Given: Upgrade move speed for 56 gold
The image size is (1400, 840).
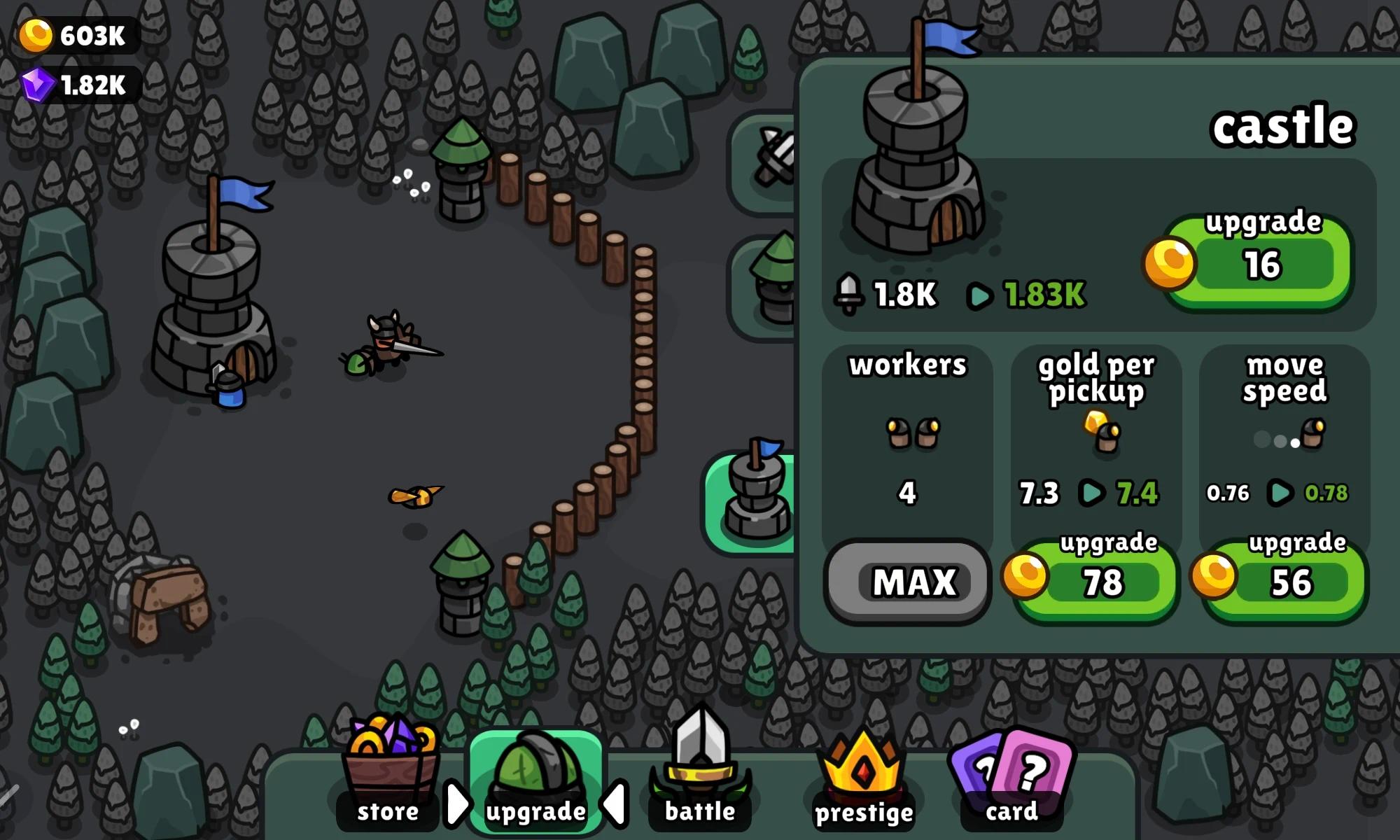Looking at the screenshot, I should coord(1287,581).
